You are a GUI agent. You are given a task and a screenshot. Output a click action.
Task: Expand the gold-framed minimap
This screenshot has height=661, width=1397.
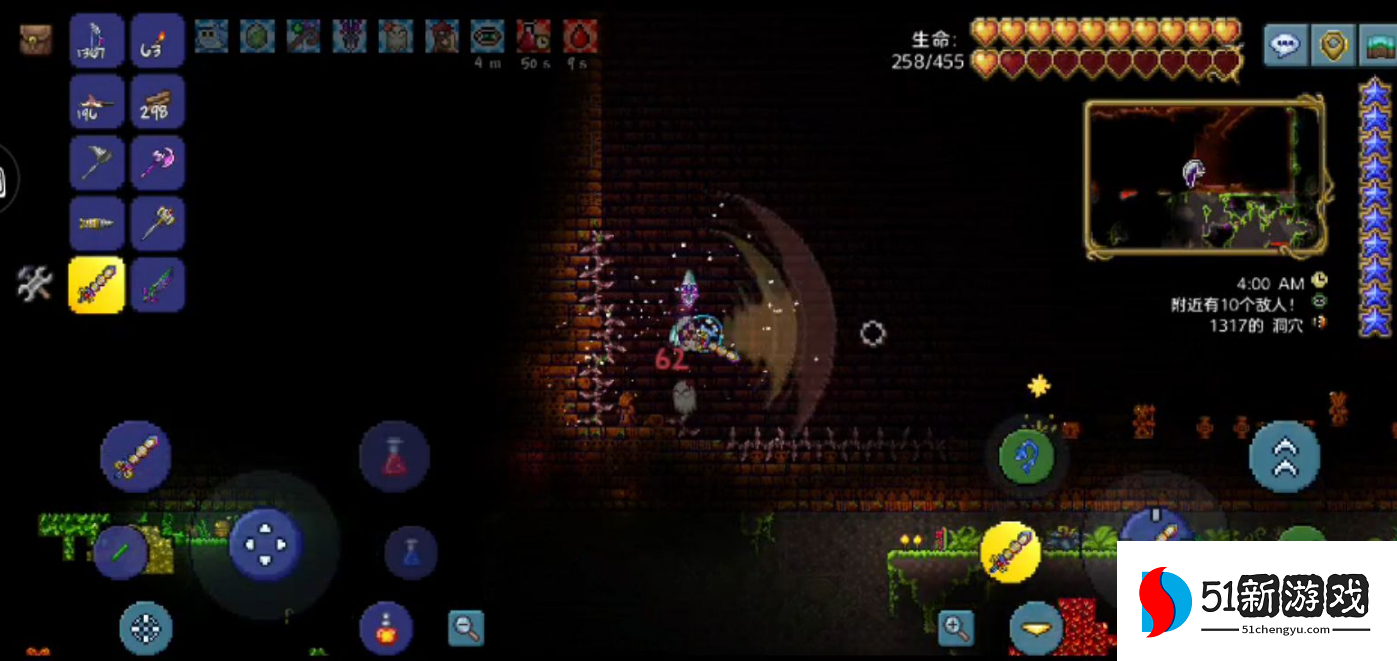[1205, 178]
